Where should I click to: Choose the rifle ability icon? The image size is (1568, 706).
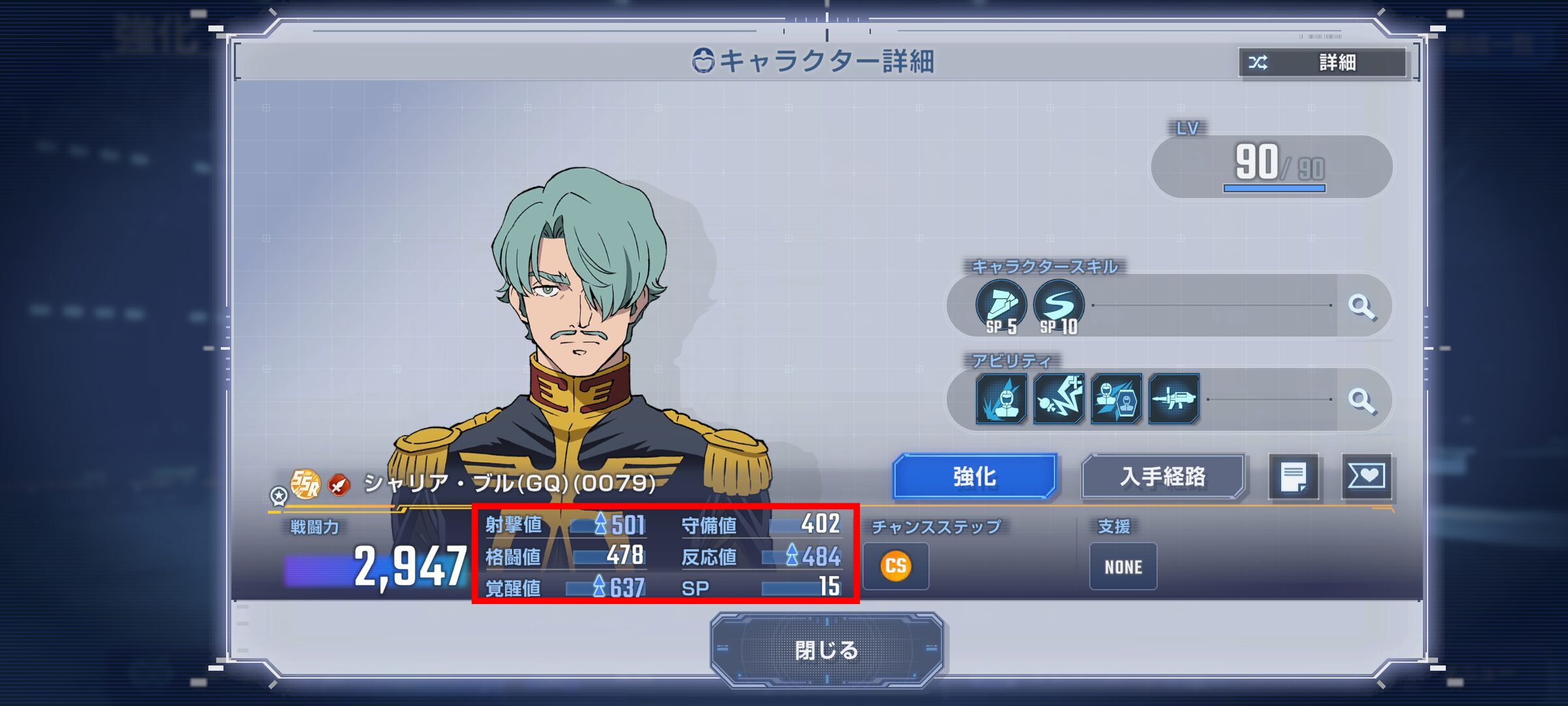coord(1174,399)
